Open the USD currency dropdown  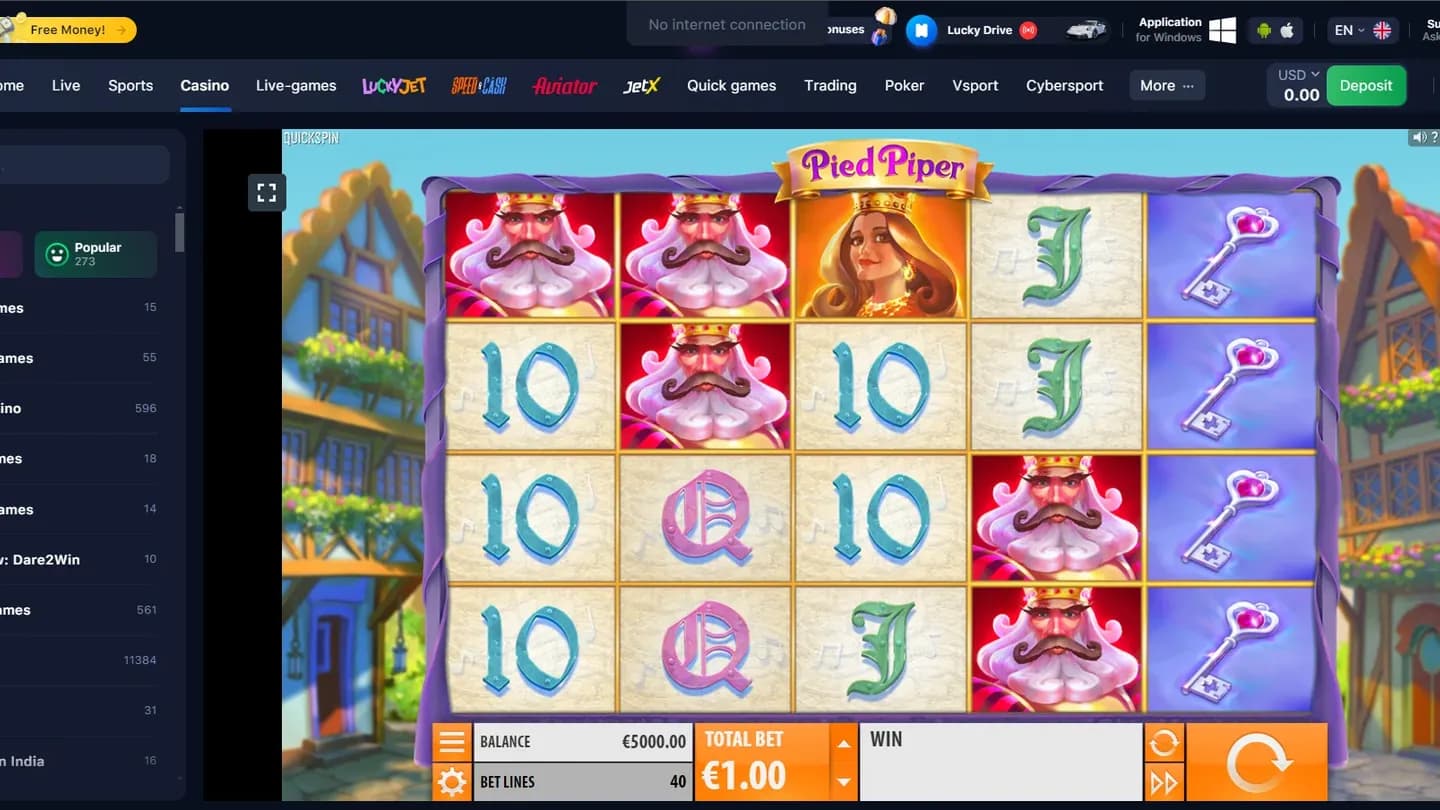click(1294, 73)
